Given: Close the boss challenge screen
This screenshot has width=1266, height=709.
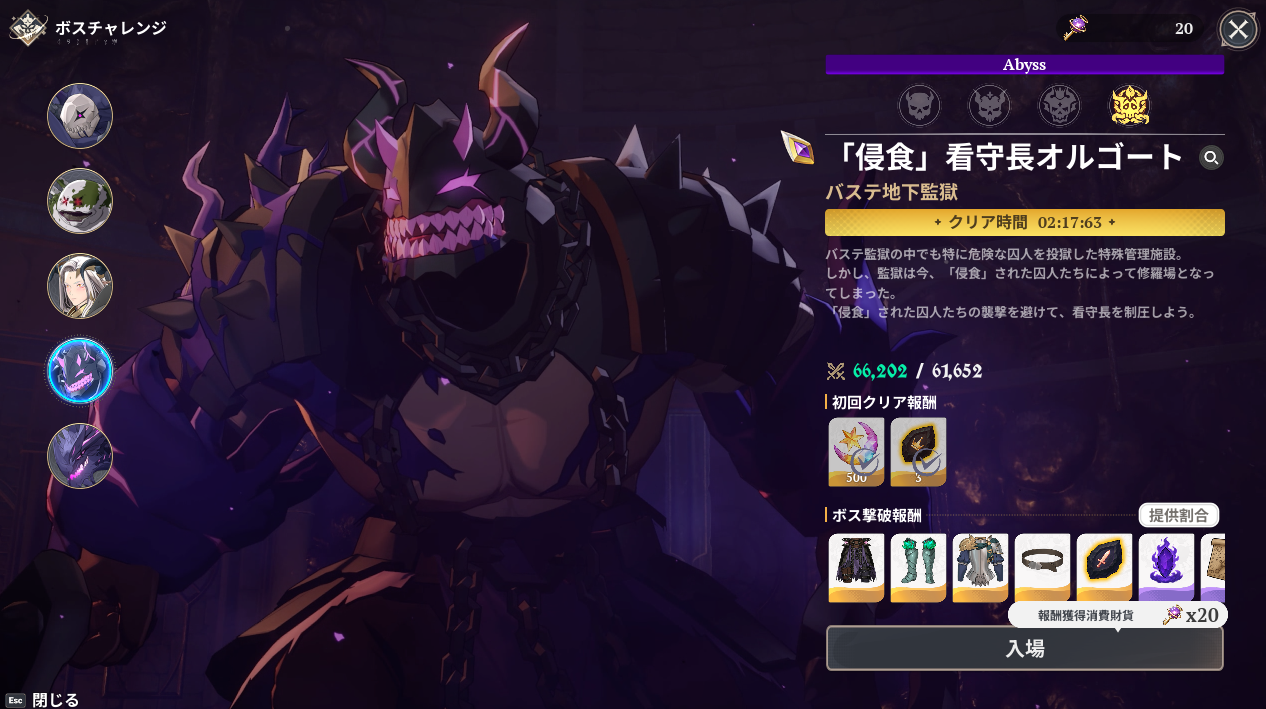Looking at the screenshot, I should pyautogui.click(x=1238, y=30).
